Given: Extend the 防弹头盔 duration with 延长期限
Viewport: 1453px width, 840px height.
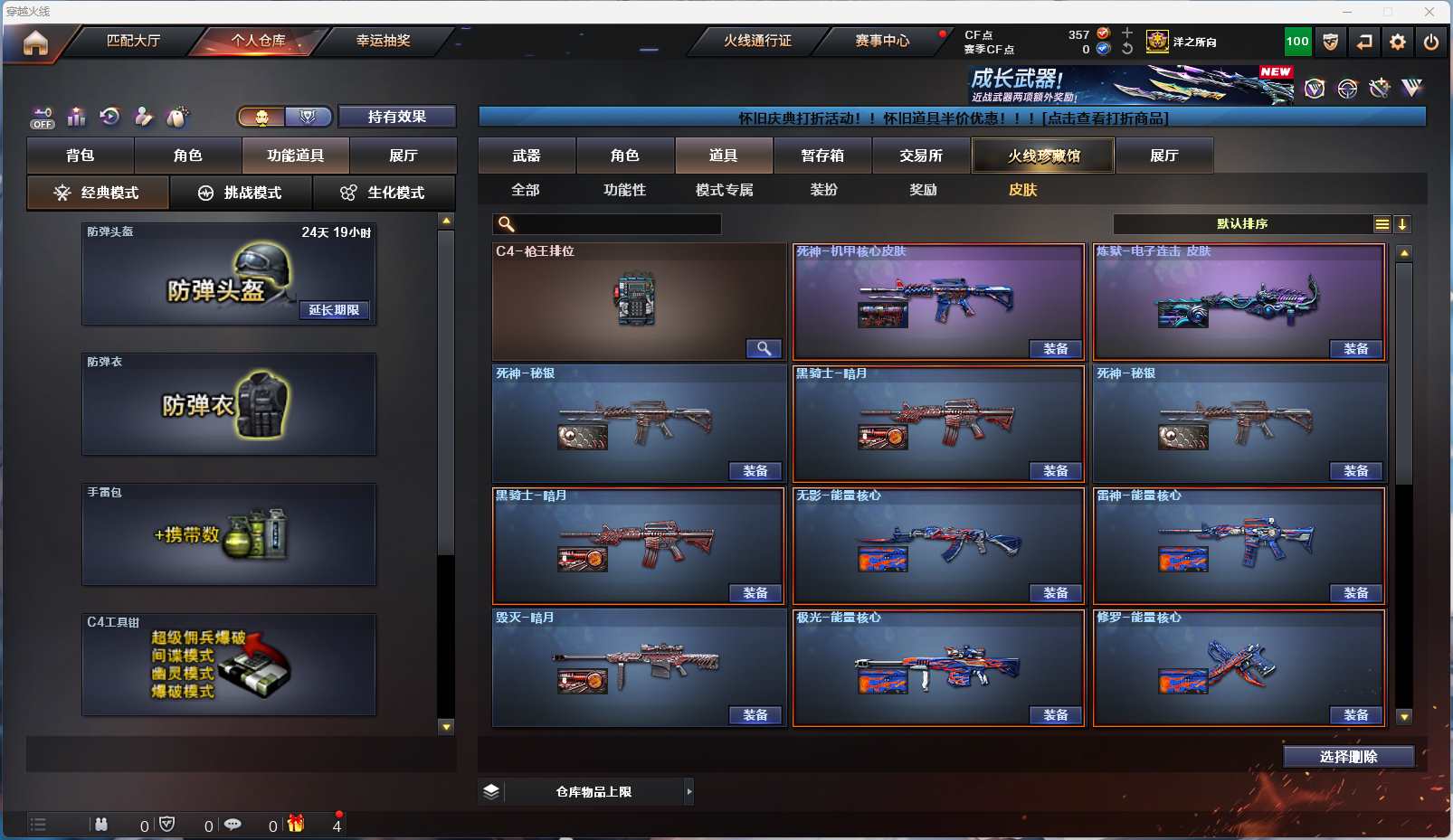Looking at the screenshot, I should (x=334, y=310).
